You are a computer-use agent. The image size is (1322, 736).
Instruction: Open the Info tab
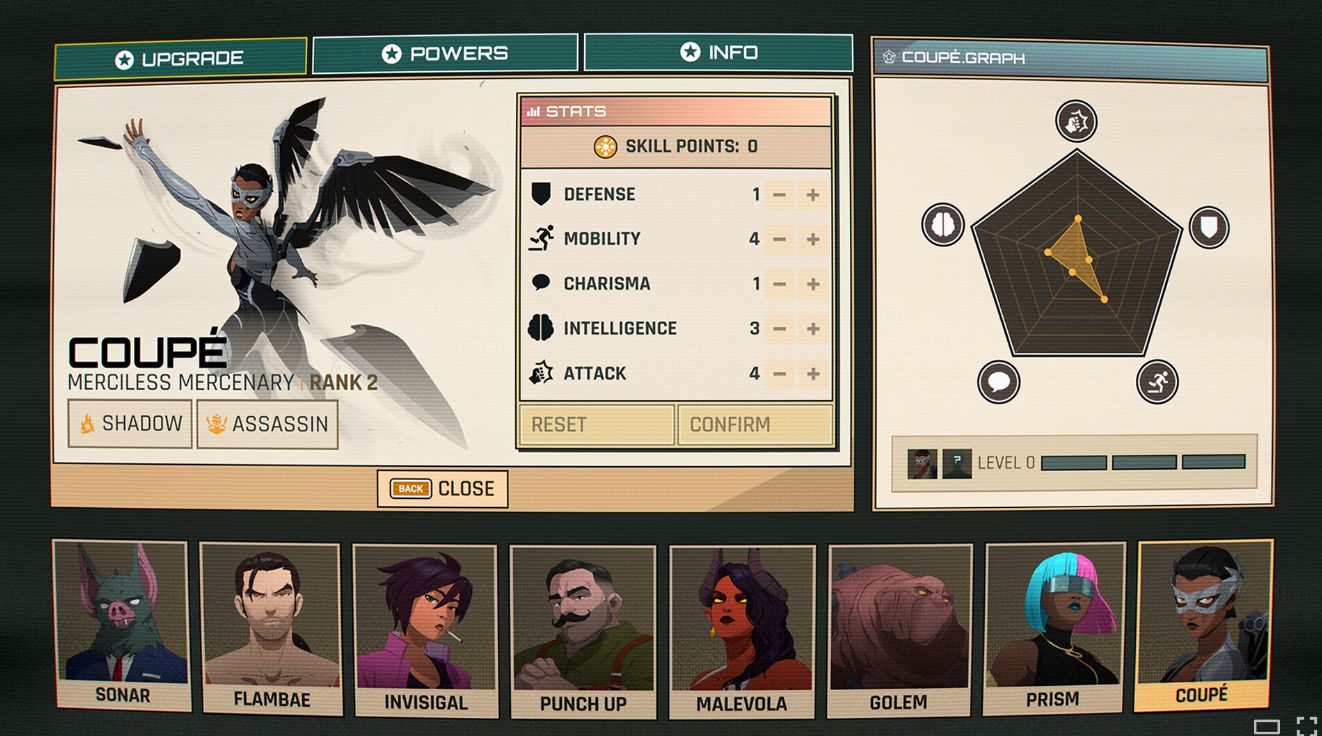click(718, 53)
